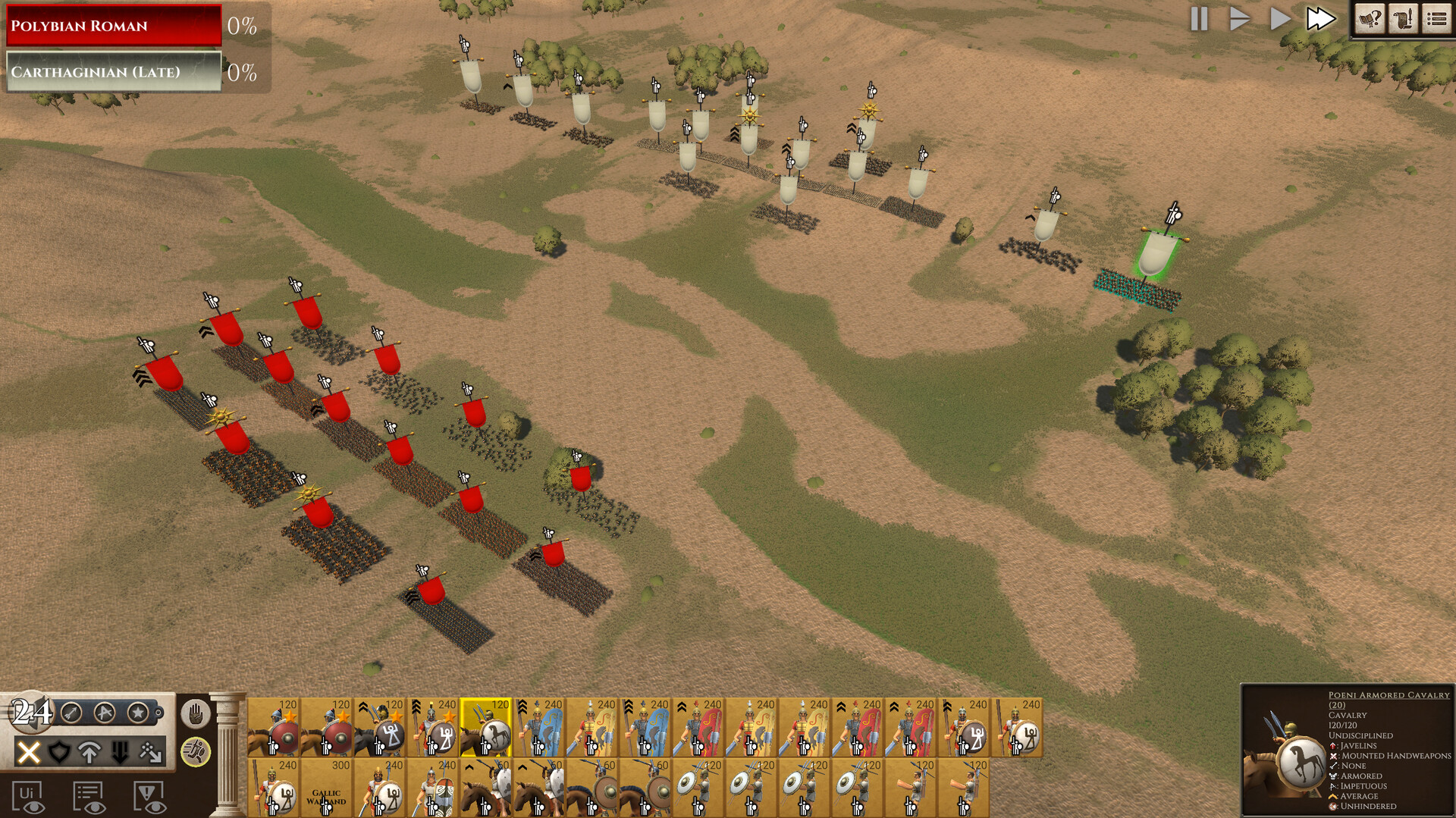1456x818 pixels.
Task: Open the help question mark panel top right
Action: coord(1370,20)
